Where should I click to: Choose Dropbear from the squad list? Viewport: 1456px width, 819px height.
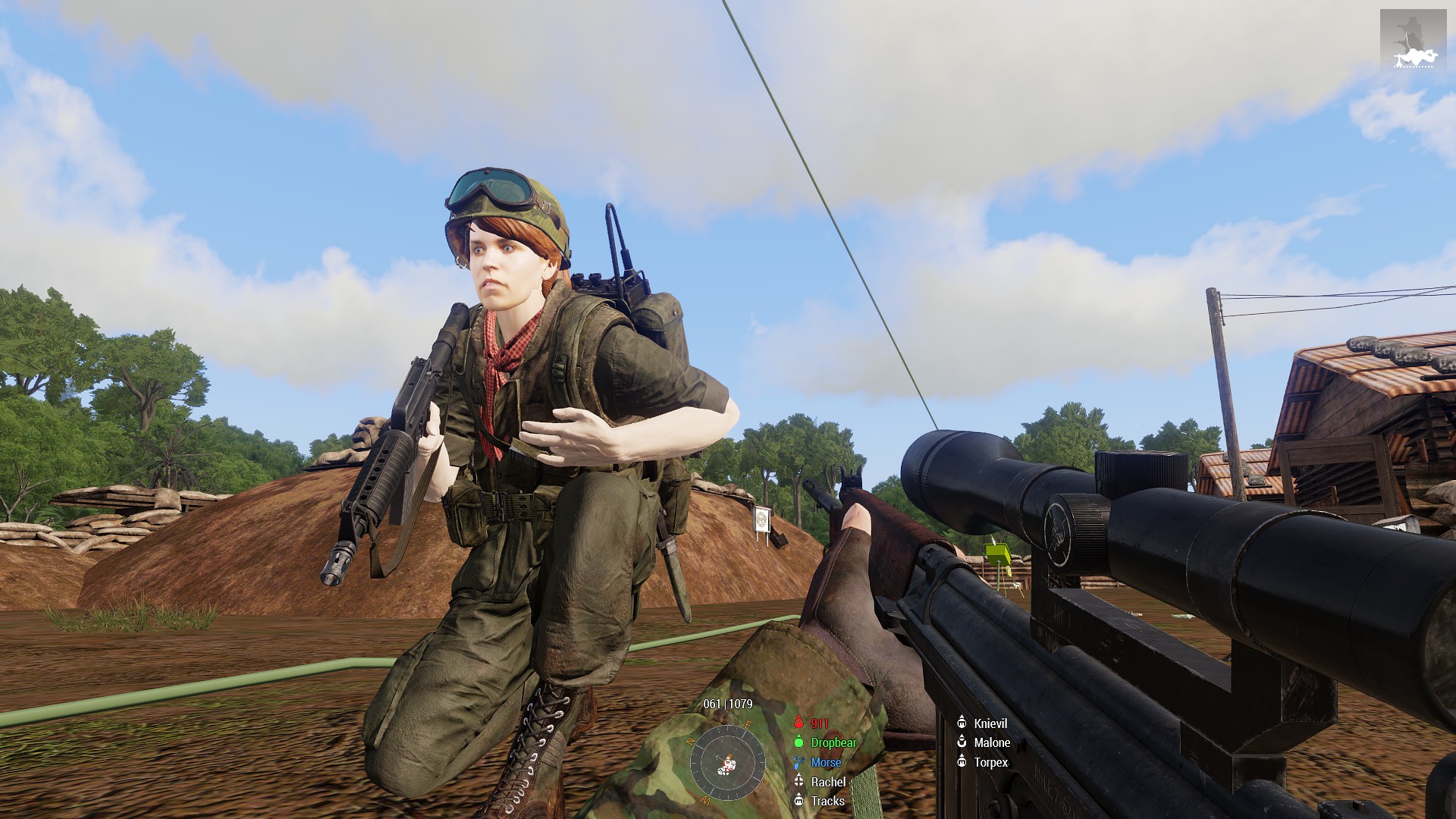[x=833, y=743]
